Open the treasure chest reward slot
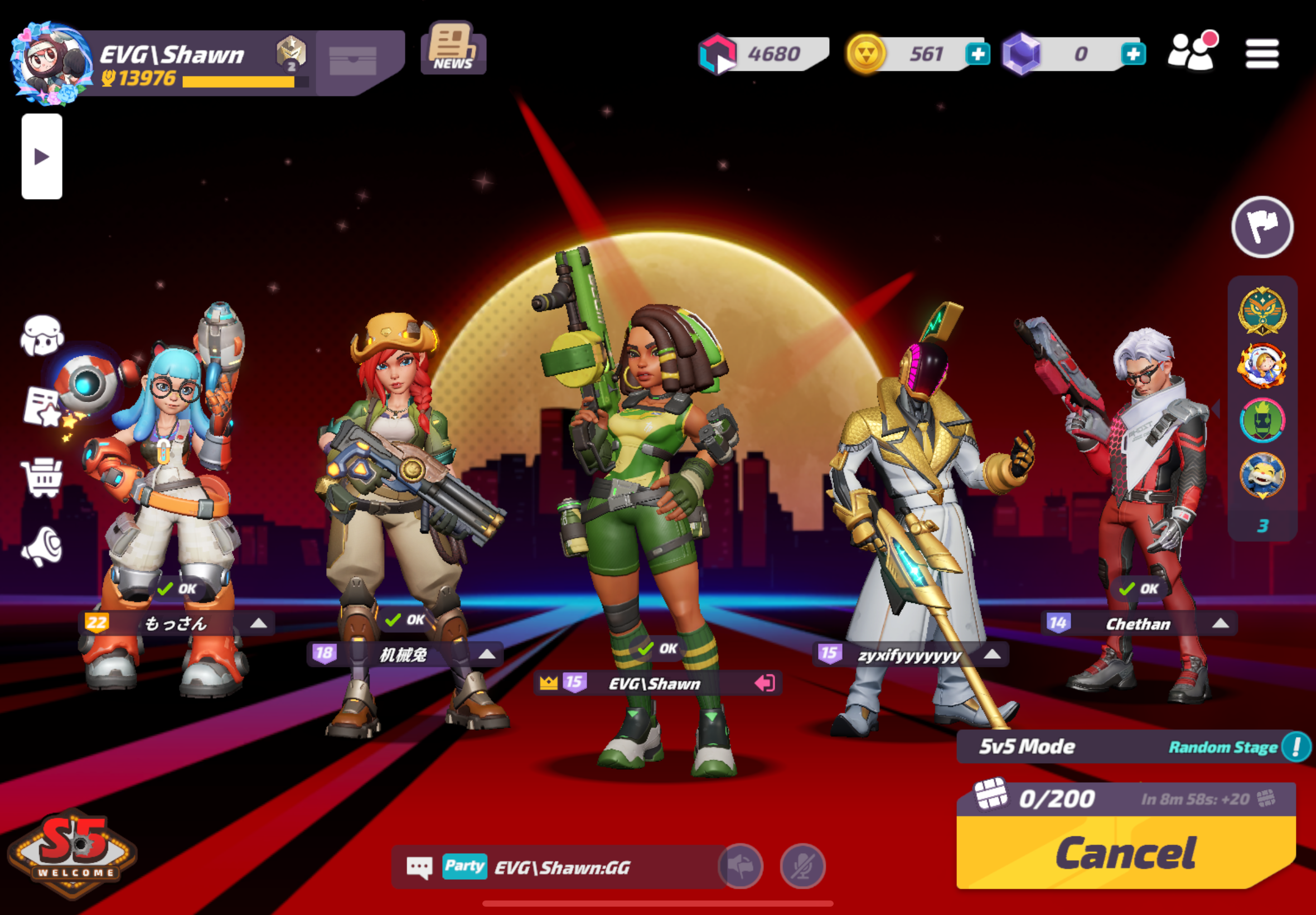 353,60
